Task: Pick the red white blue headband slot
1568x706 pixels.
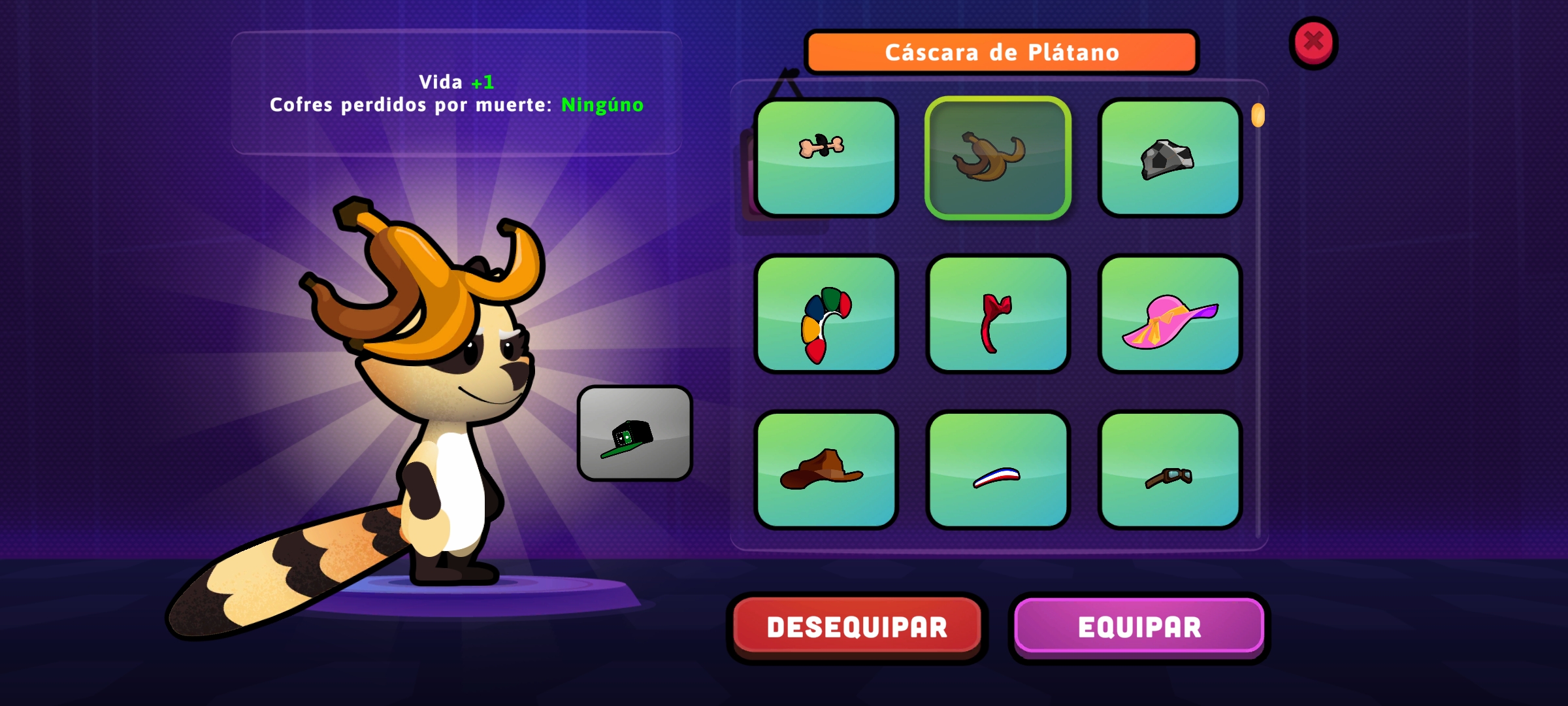Action: tap(998, 469)
